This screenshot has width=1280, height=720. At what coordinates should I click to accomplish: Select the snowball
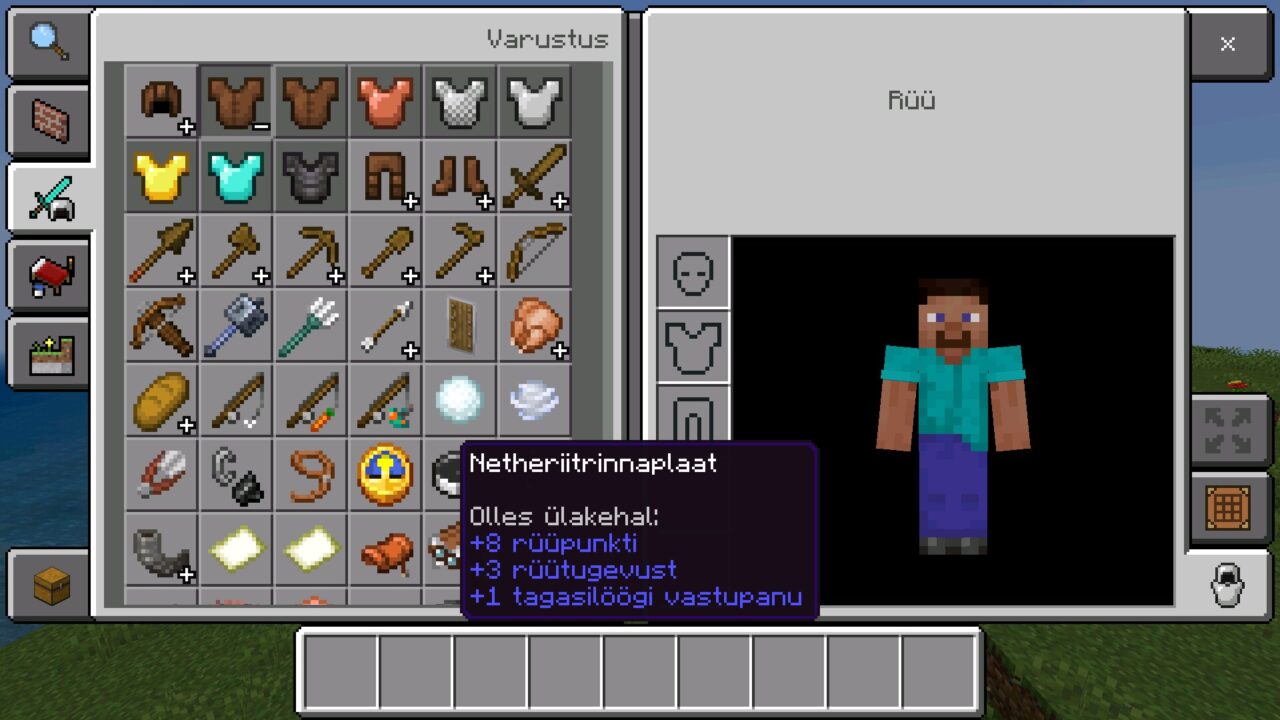tap(461, 402)
